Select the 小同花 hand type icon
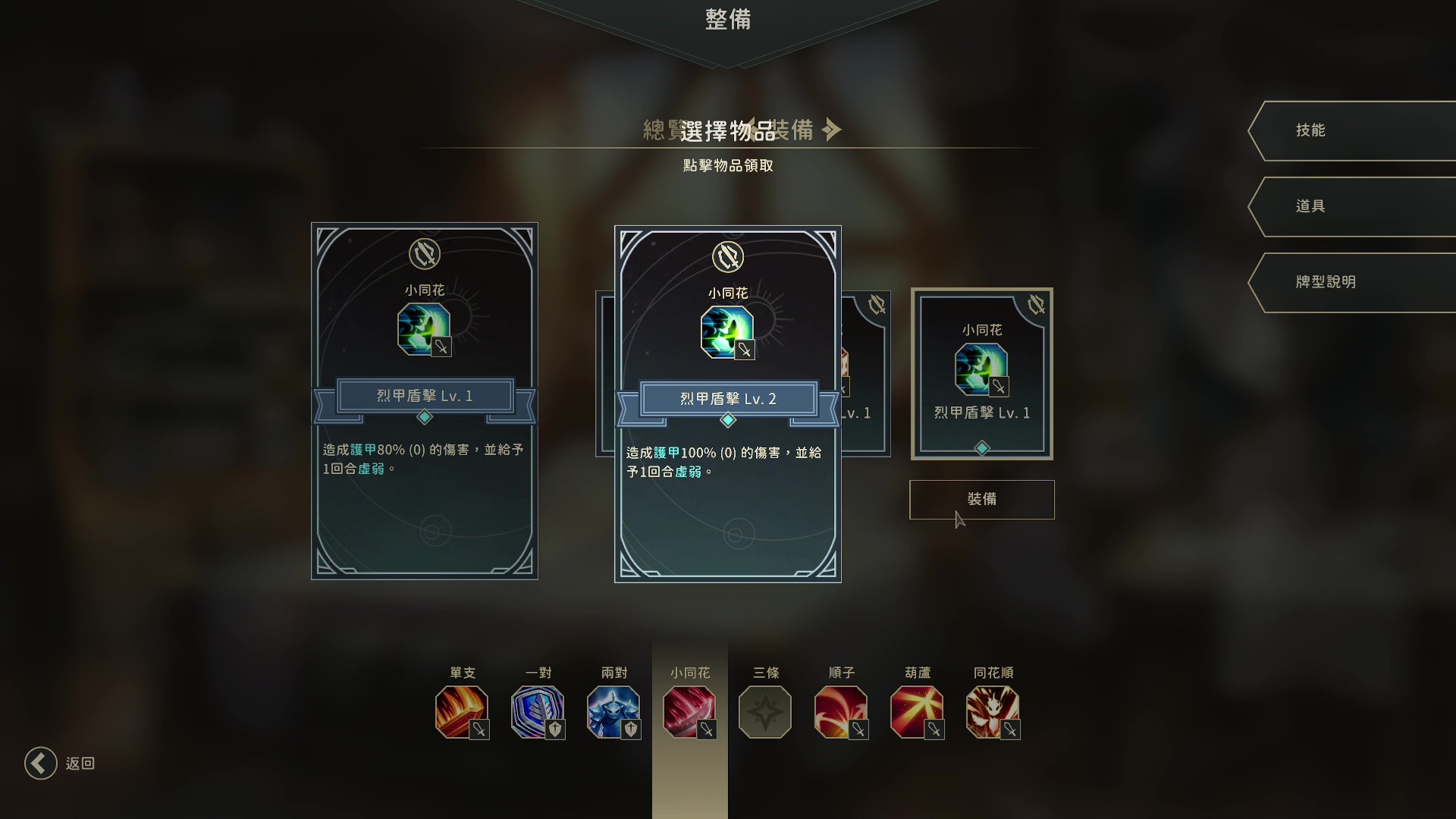This screenshot has height=819, width=1456. tap(689, 713)
